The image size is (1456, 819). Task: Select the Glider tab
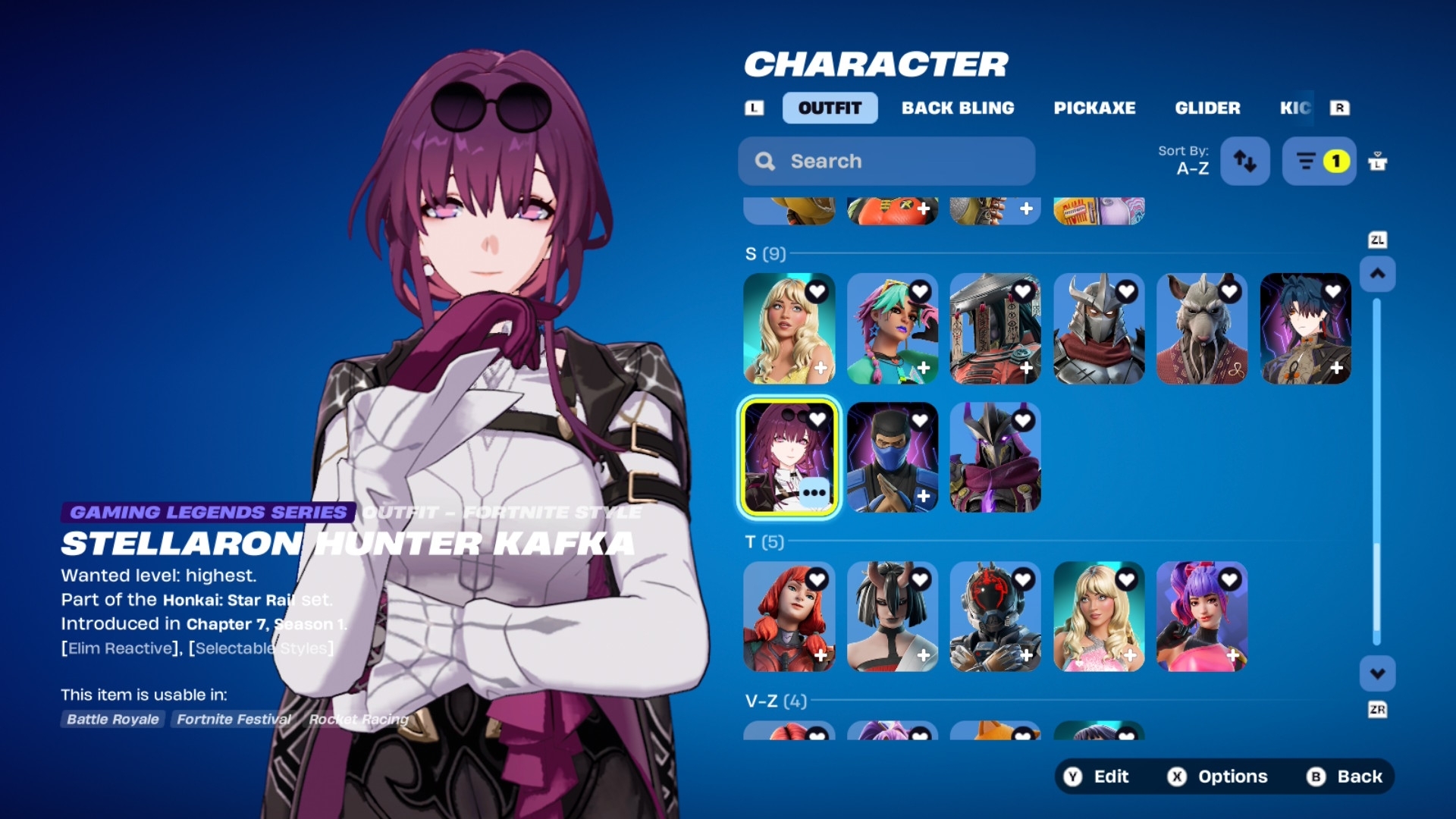tap(1207, 108)
